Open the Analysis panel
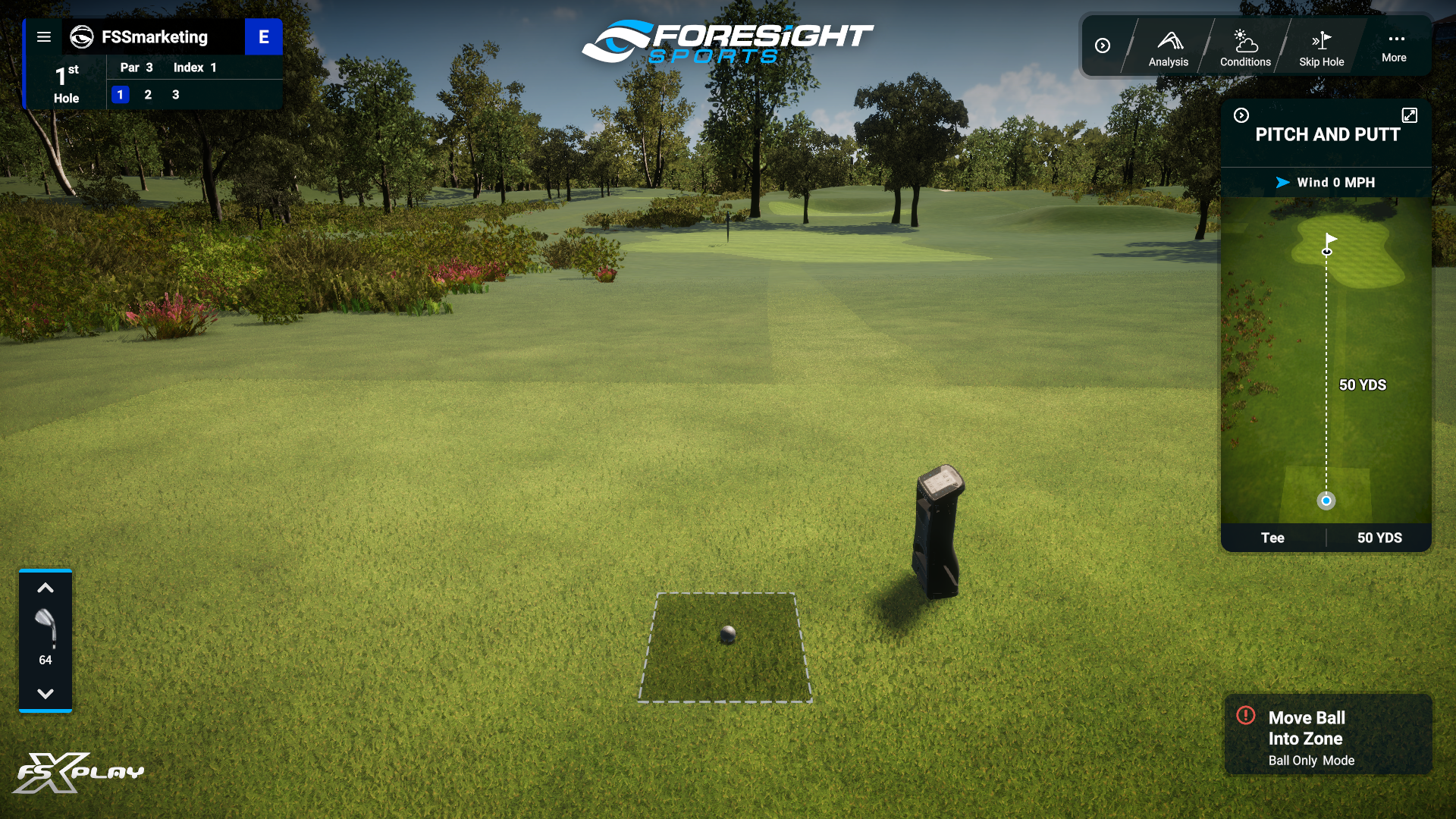The width and height of the screenshot is (1456, 819). pyautogui.click(x=1169, y=47)
